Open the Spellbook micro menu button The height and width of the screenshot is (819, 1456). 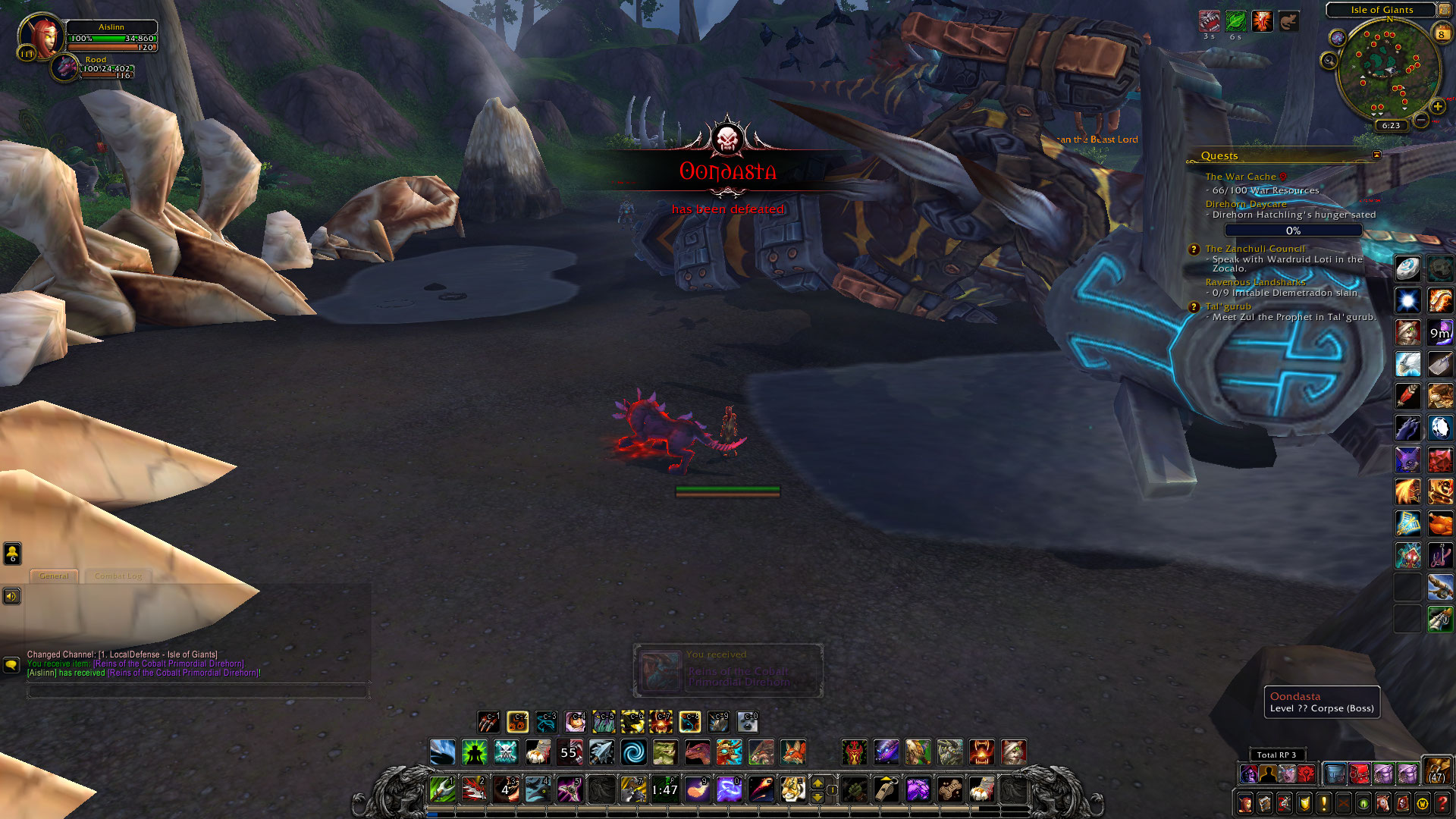pyautogui.click(x=1265, y=803)
